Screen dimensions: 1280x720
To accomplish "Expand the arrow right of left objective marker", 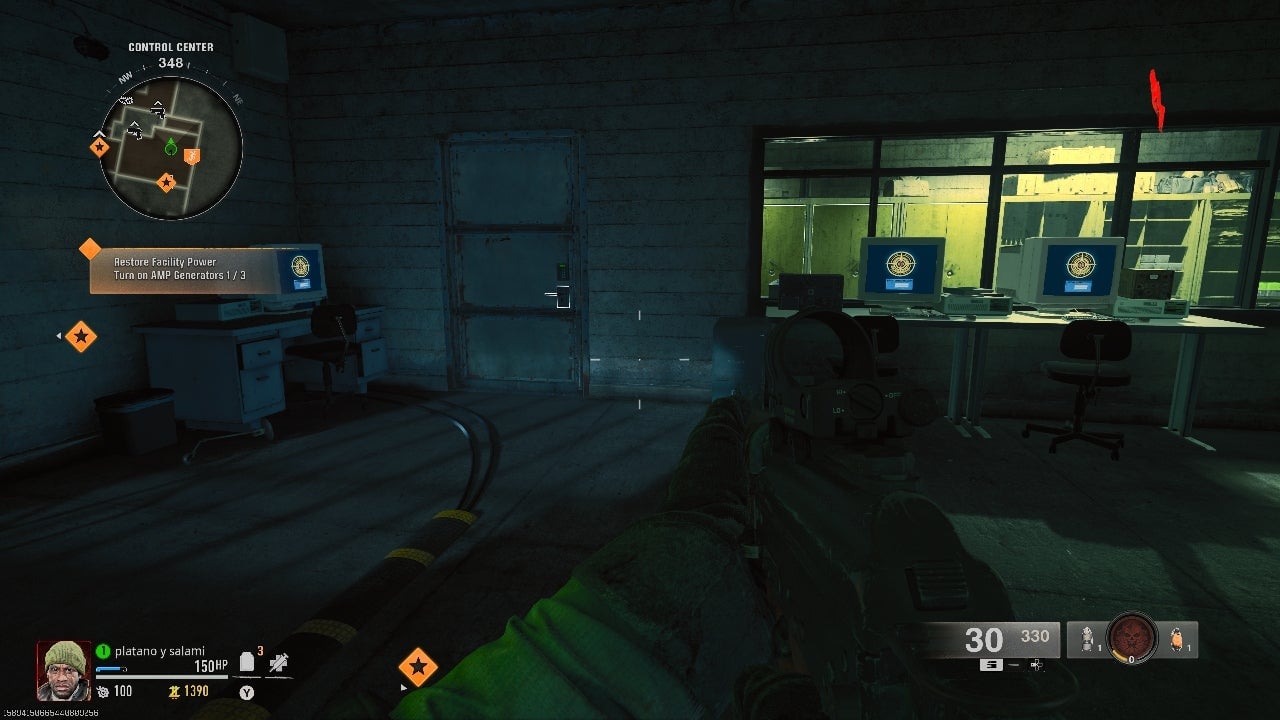I will tap(59, 335).
